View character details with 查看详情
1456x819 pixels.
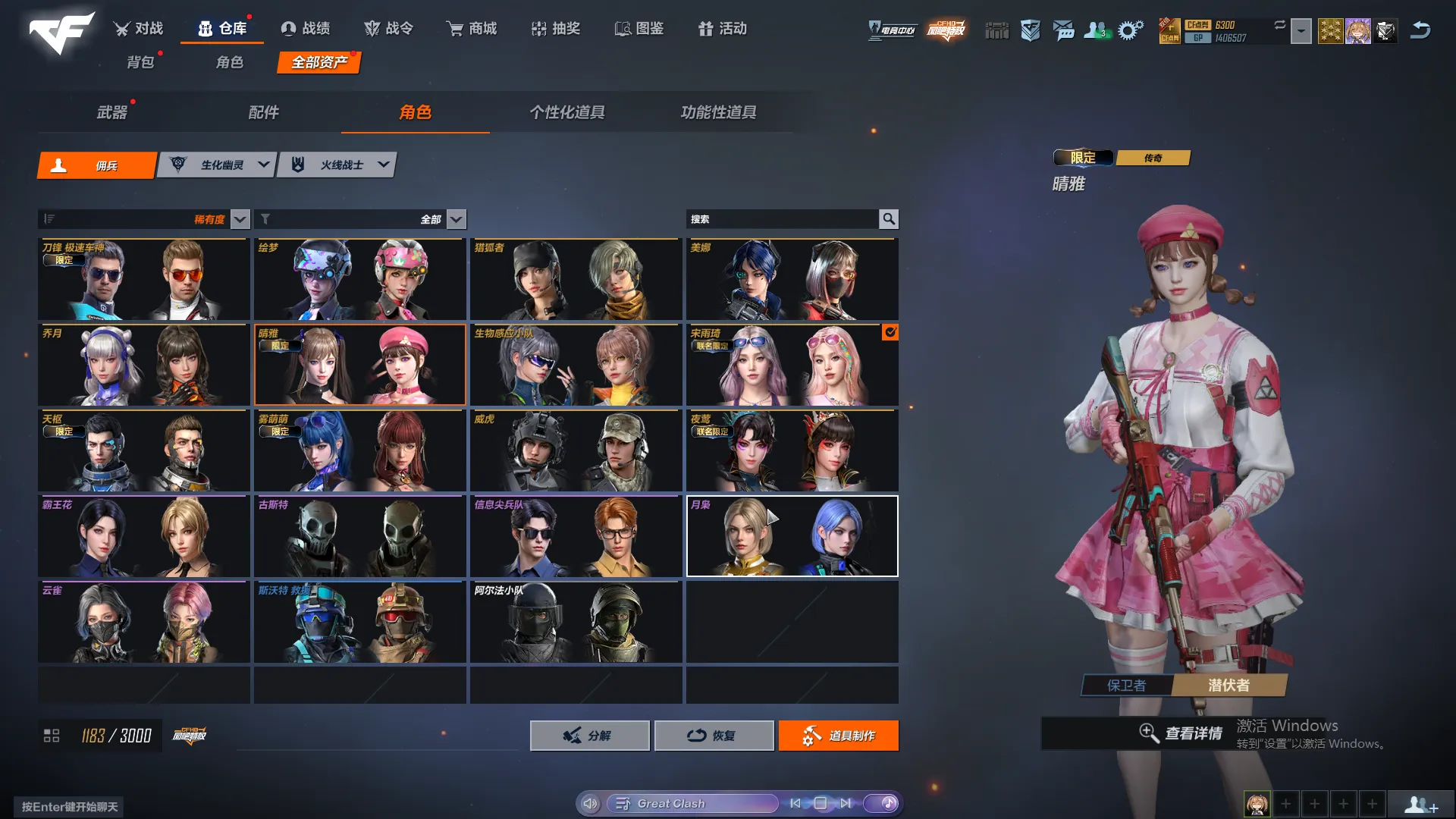1181,733
